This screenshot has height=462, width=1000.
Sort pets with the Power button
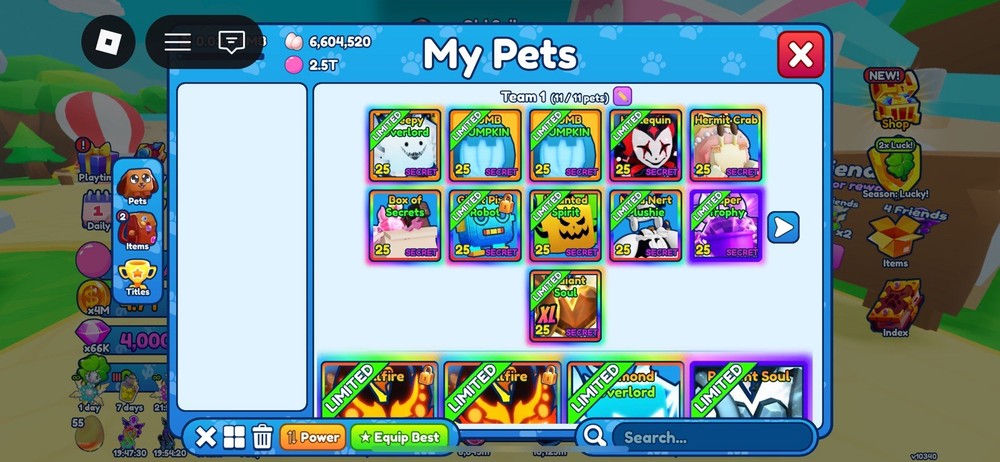pyautogui.click(x=313, y=437)
